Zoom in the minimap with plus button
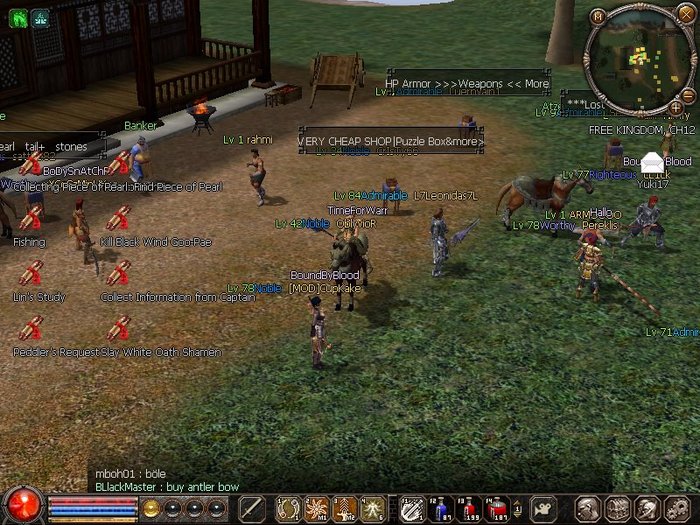This screenshot has height=525, width=700. click(x=677, y=106)
